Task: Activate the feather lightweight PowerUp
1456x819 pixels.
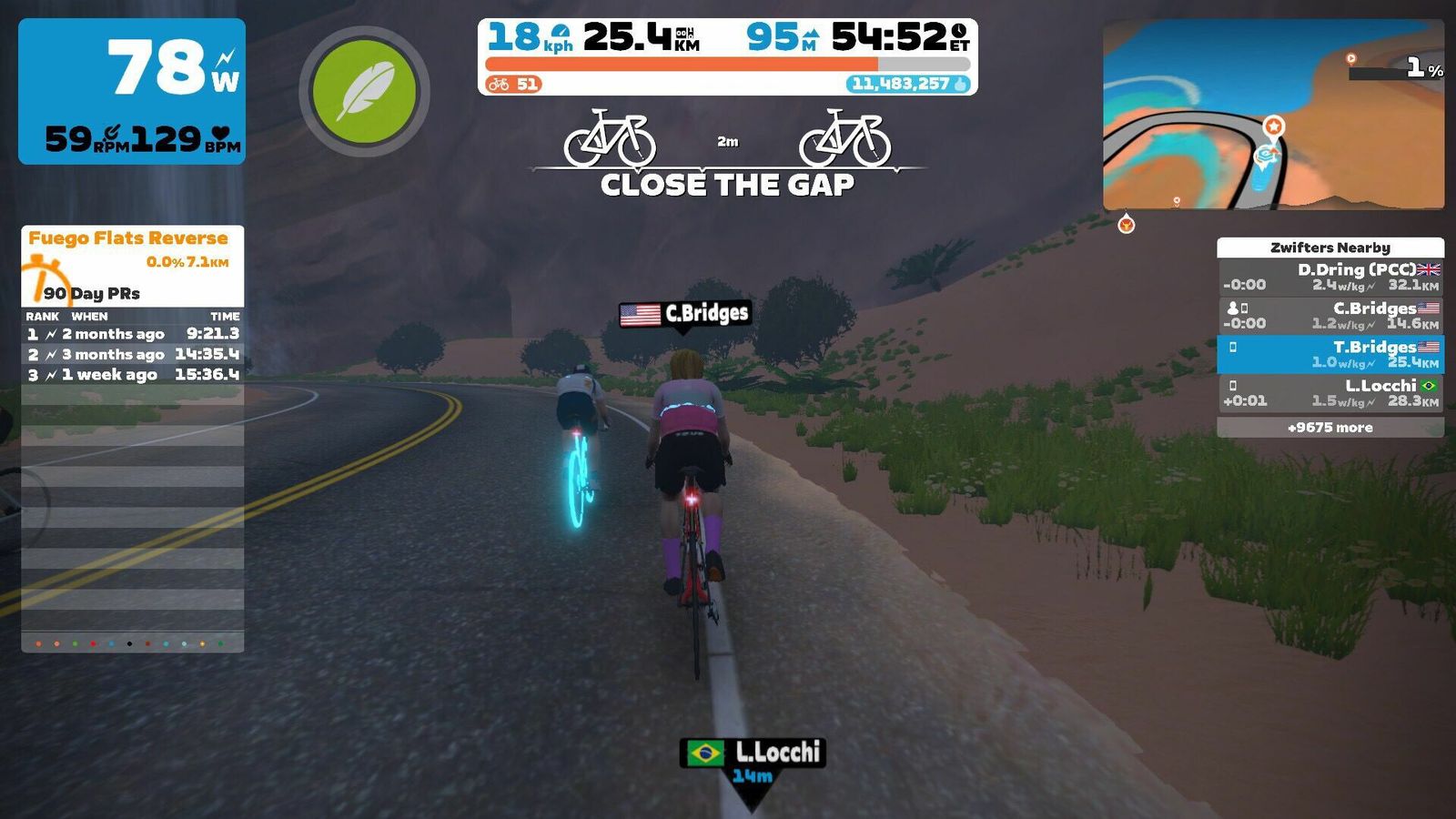Action: 364,91
